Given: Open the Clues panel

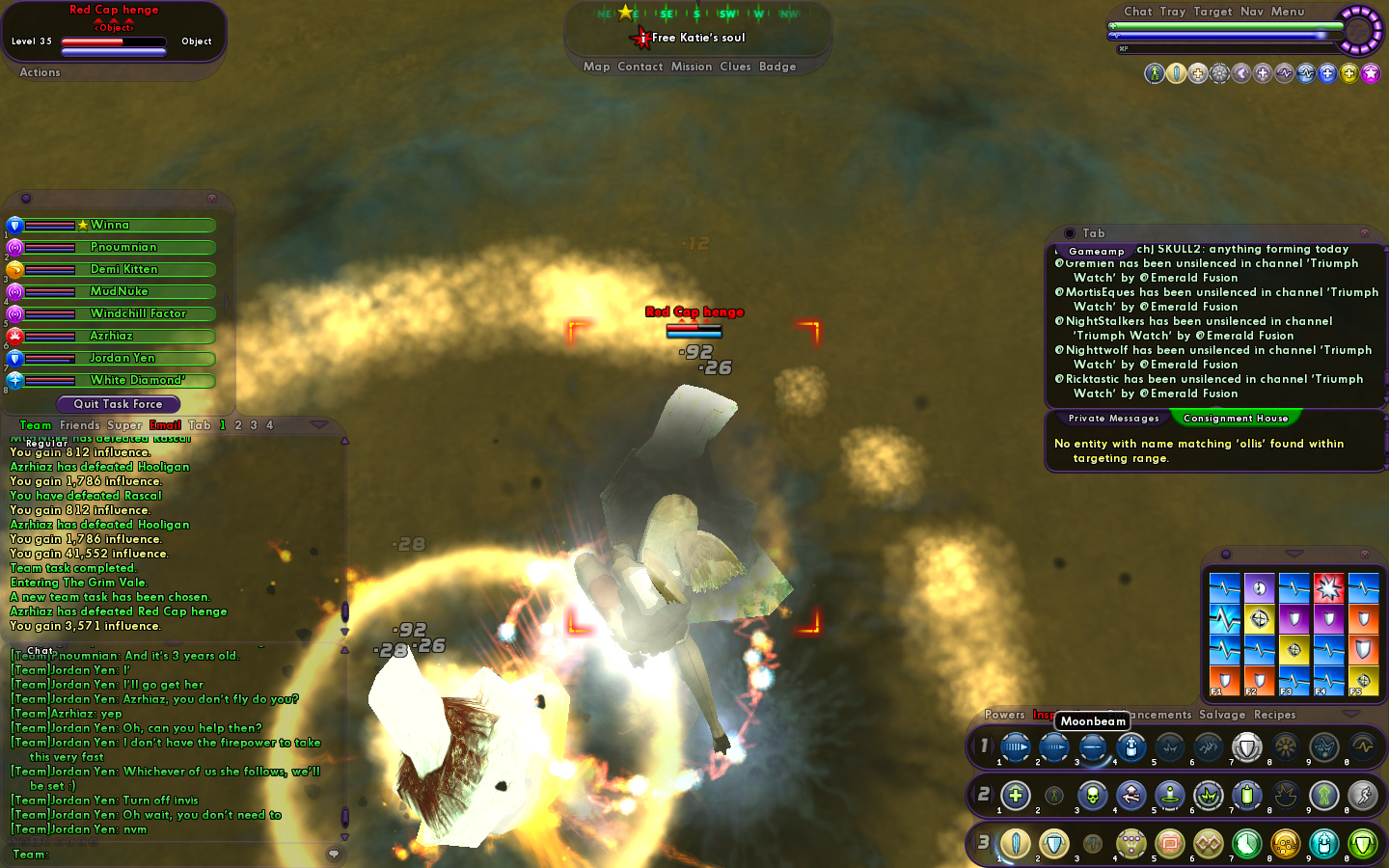Looking at the screenshot, I should point(735,67).
